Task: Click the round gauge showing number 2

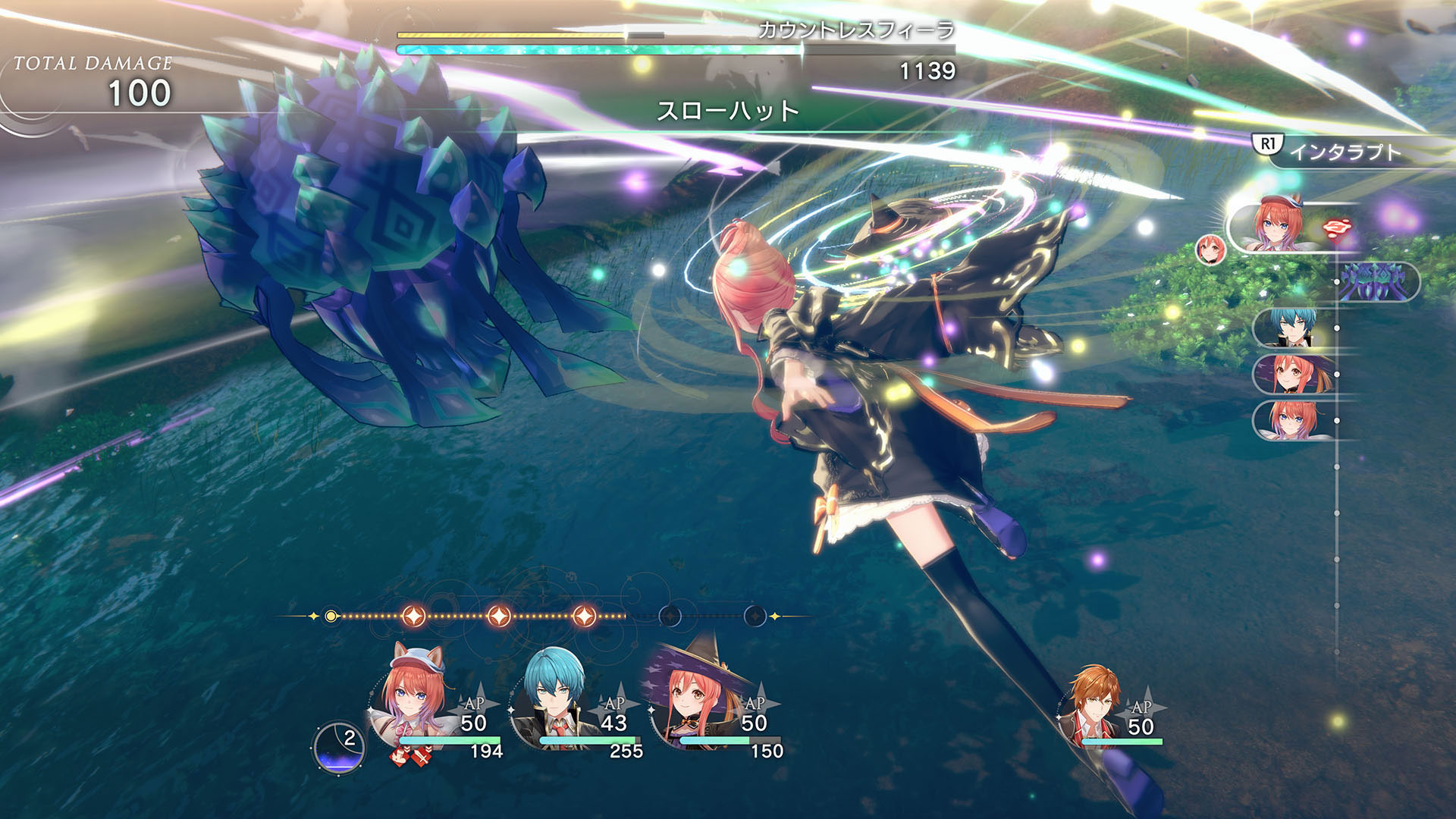Action: (x=339, y=746)
